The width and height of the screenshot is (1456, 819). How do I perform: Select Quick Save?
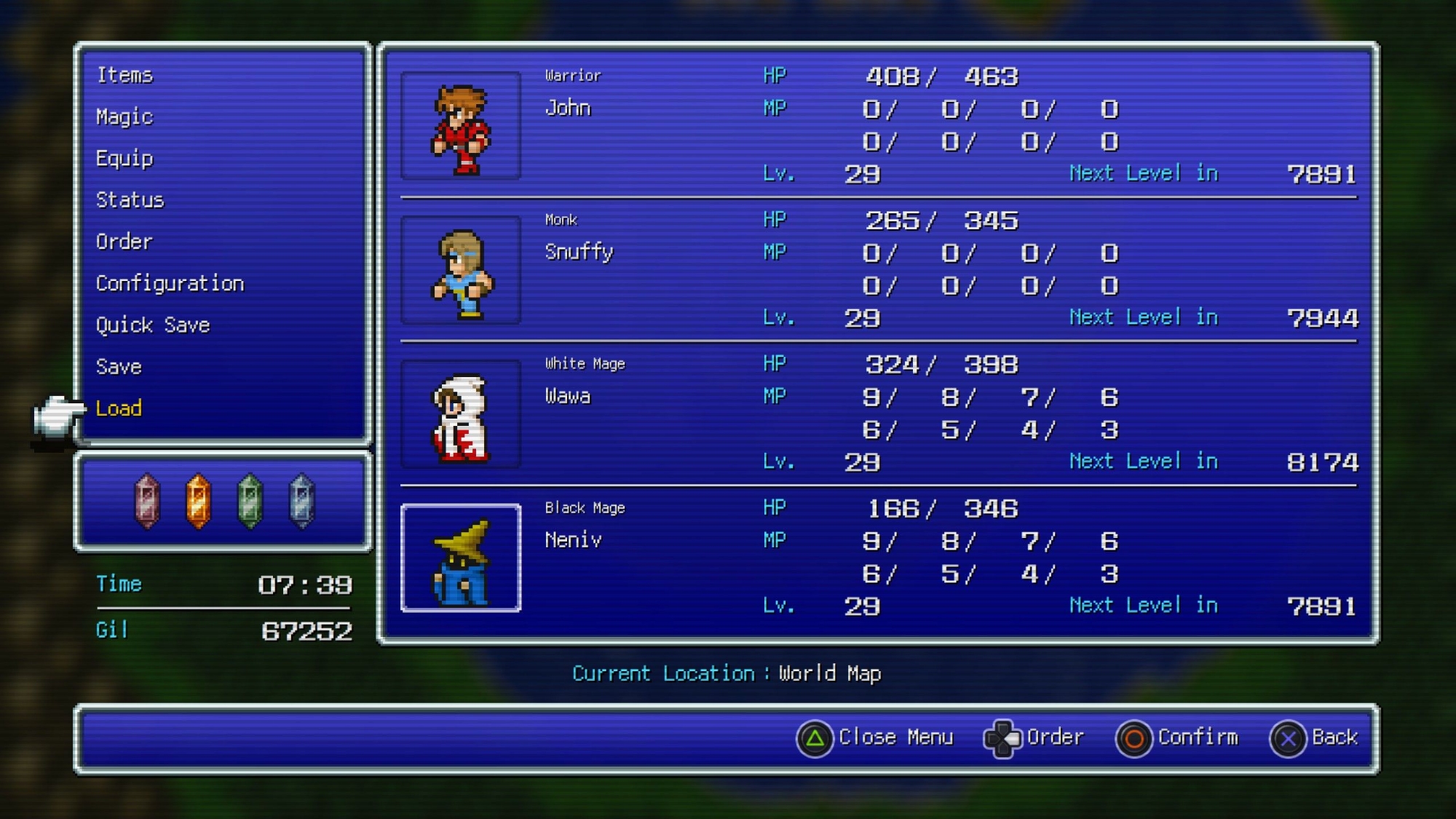click(153, 325)
